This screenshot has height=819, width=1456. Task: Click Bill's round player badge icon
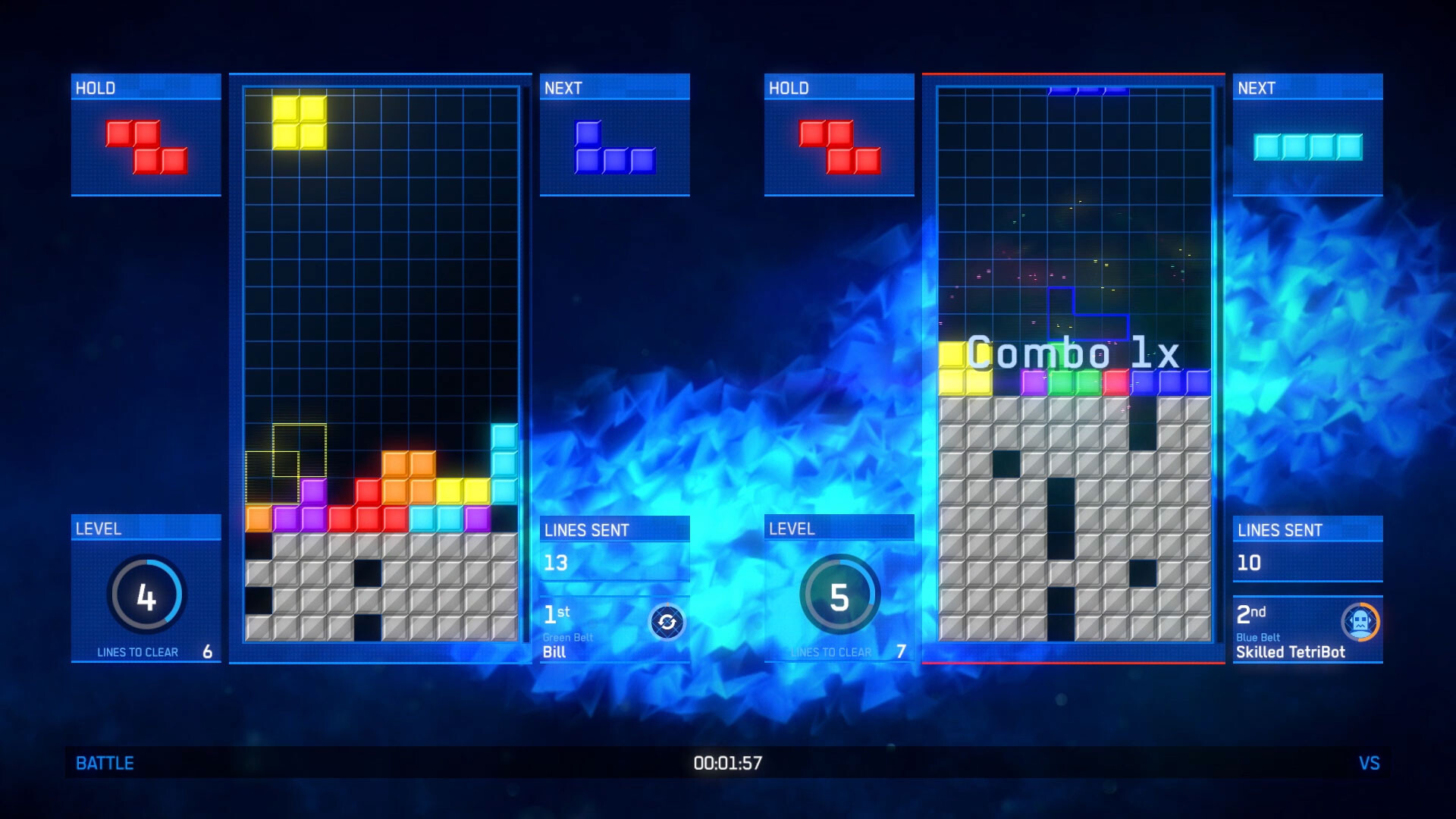tap(667, 623)
